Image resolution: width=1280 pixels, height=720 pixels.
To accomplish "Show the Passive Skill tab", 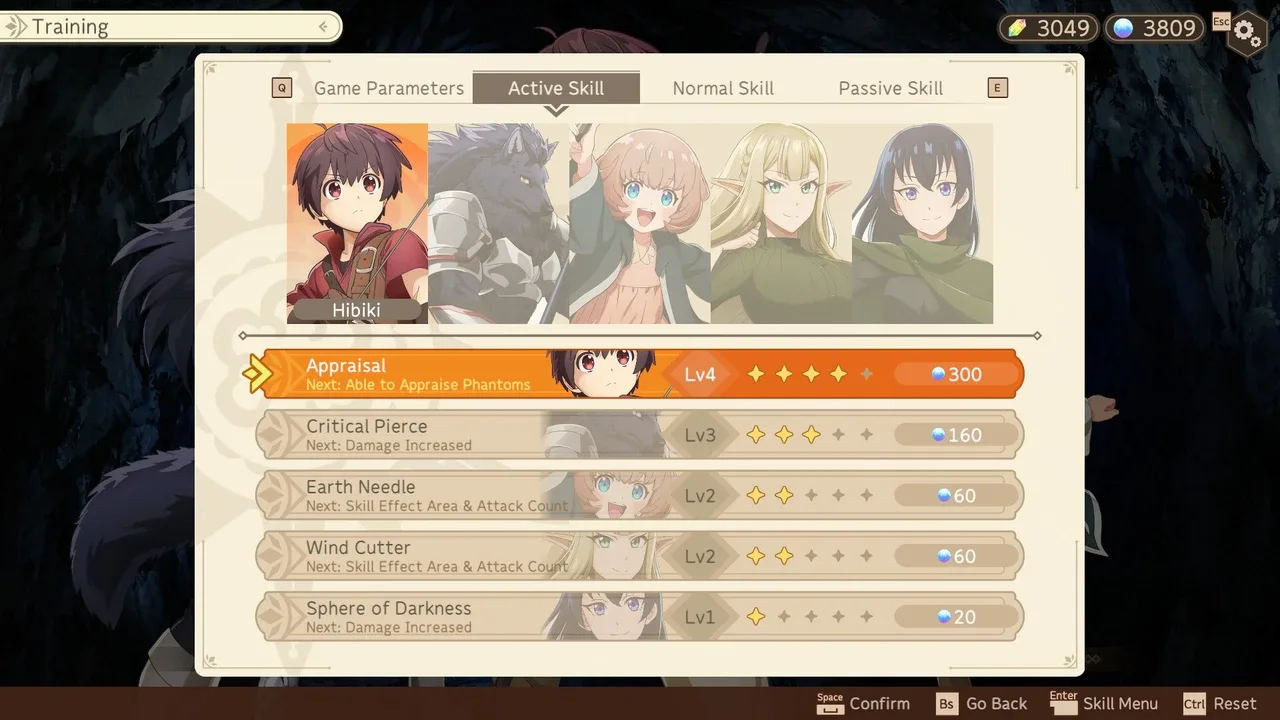I will 890,88.
